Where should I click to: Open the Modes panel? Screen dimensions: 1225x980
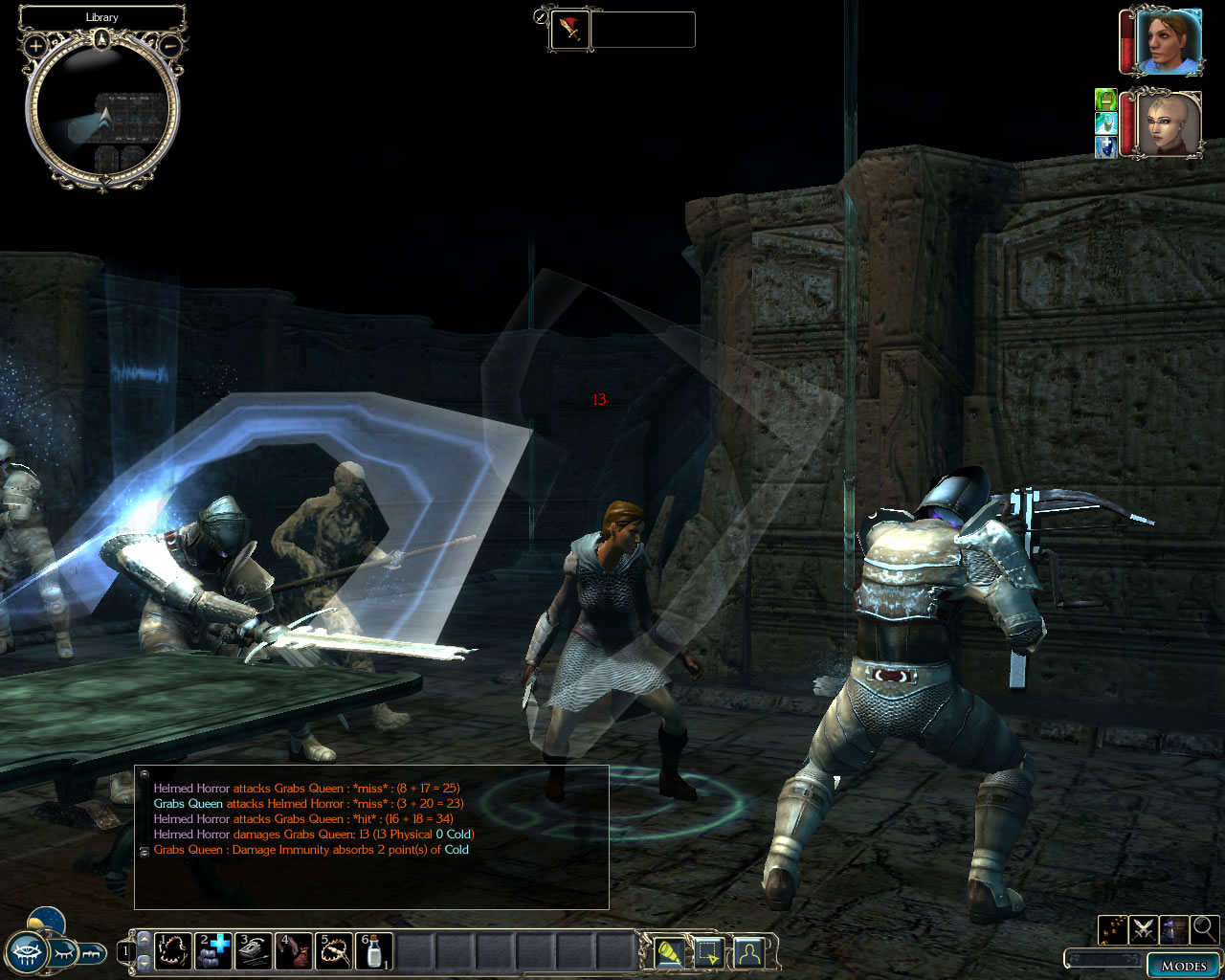(1183, 965)
